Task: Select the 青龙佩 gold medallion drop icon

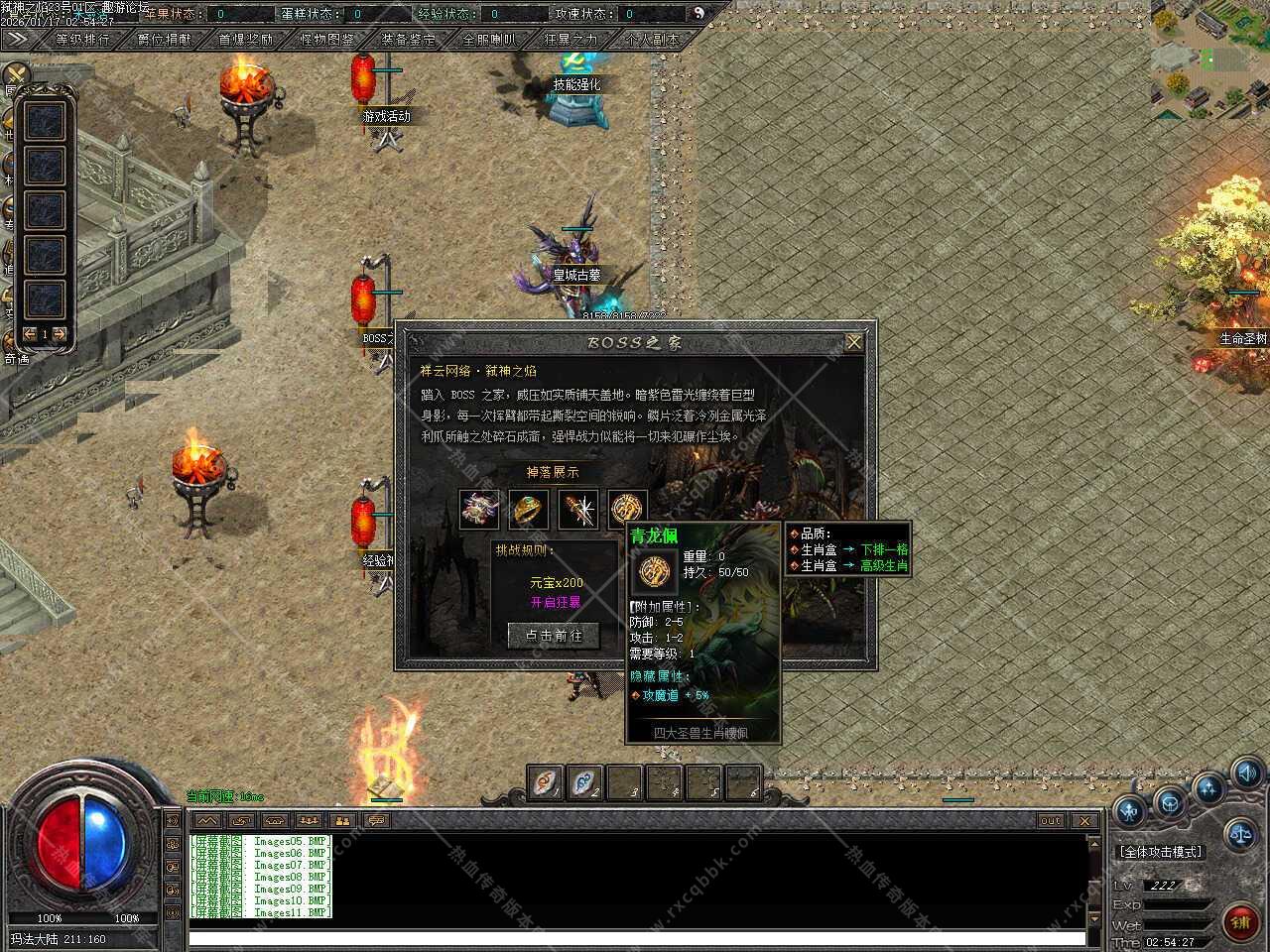Action: click(626, 510)
